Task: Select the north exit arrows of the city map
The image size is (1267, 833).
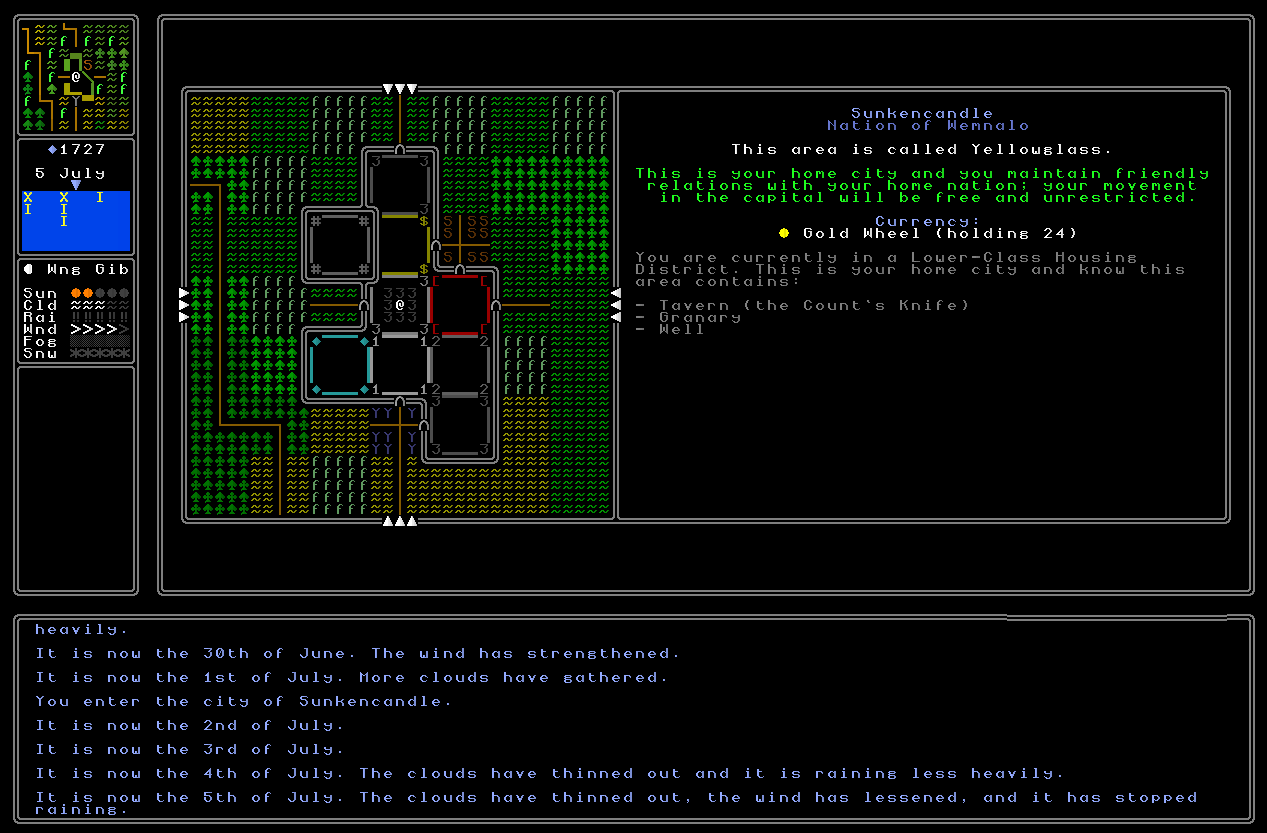Action: point(399,90)
